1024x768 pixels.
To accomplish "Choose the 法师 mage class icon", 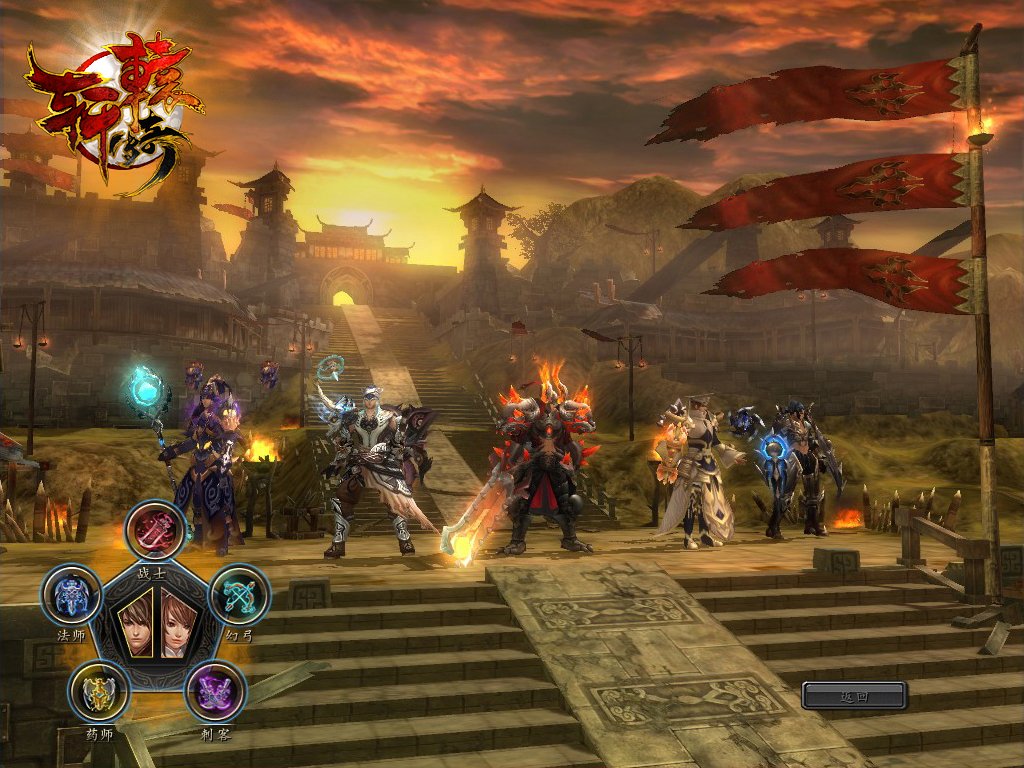I will click(x=72, y=597).
